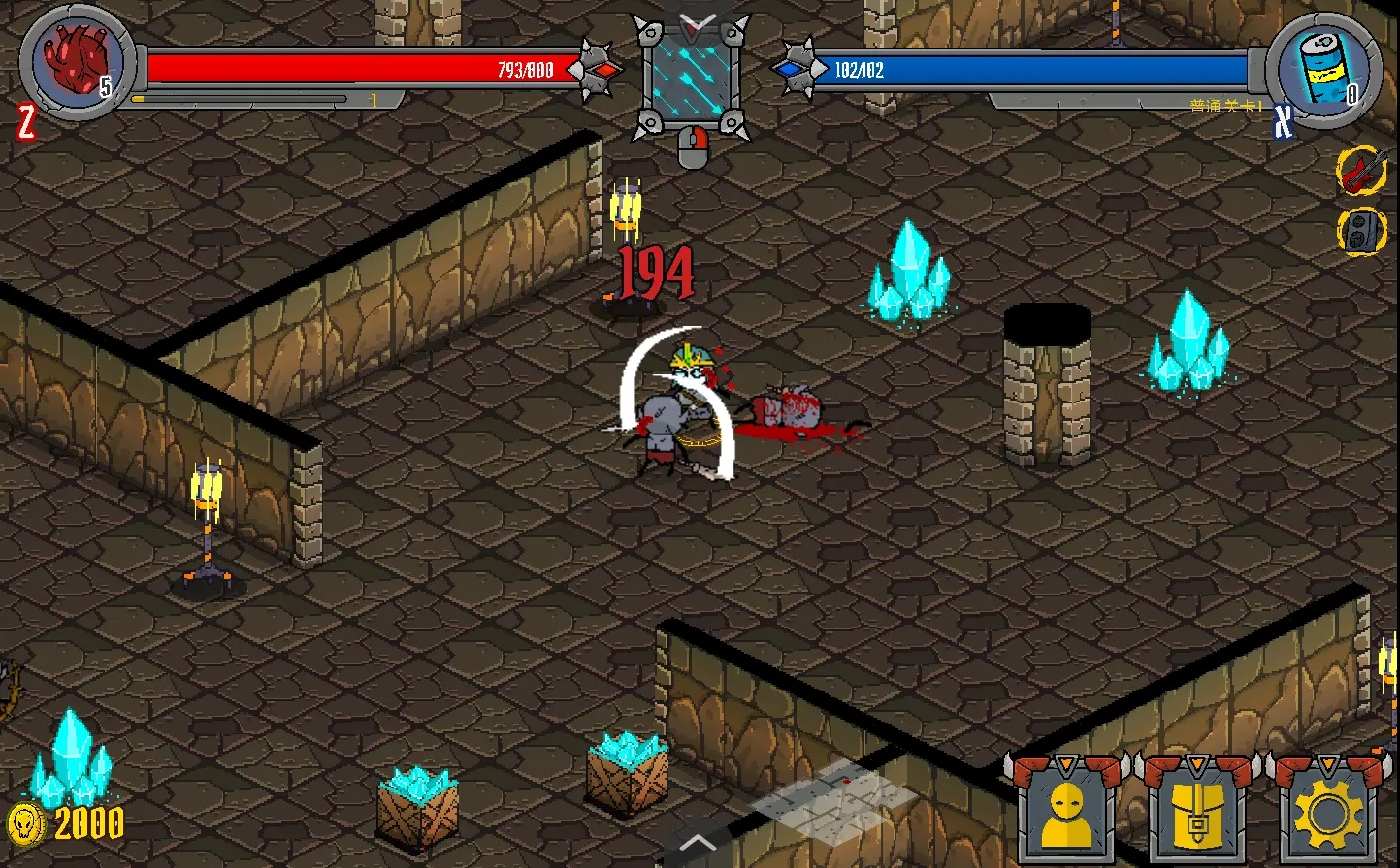Image resolution: width=1400 pixels, height=868 pixels.
Task: Open the gear settings menu
Action: click(x=1326, y=815)
